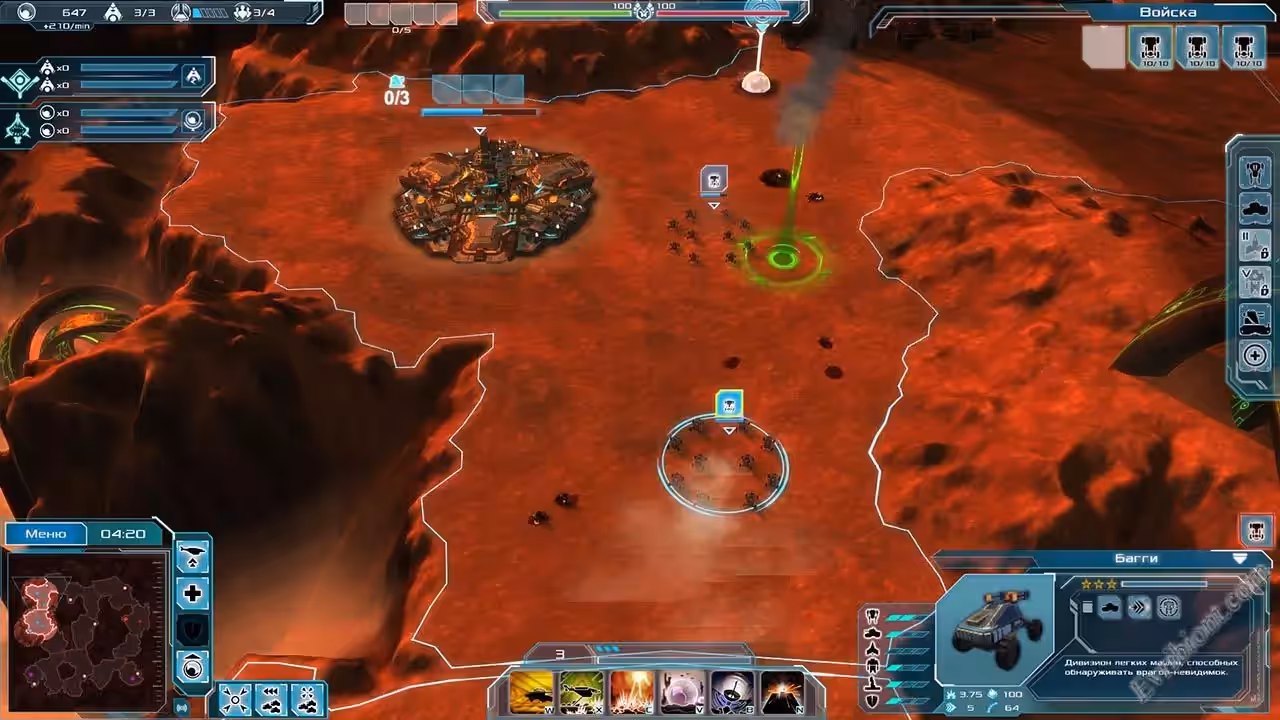
Task: Use the orange explosion strike ability
Action: (x=632, y=692)
